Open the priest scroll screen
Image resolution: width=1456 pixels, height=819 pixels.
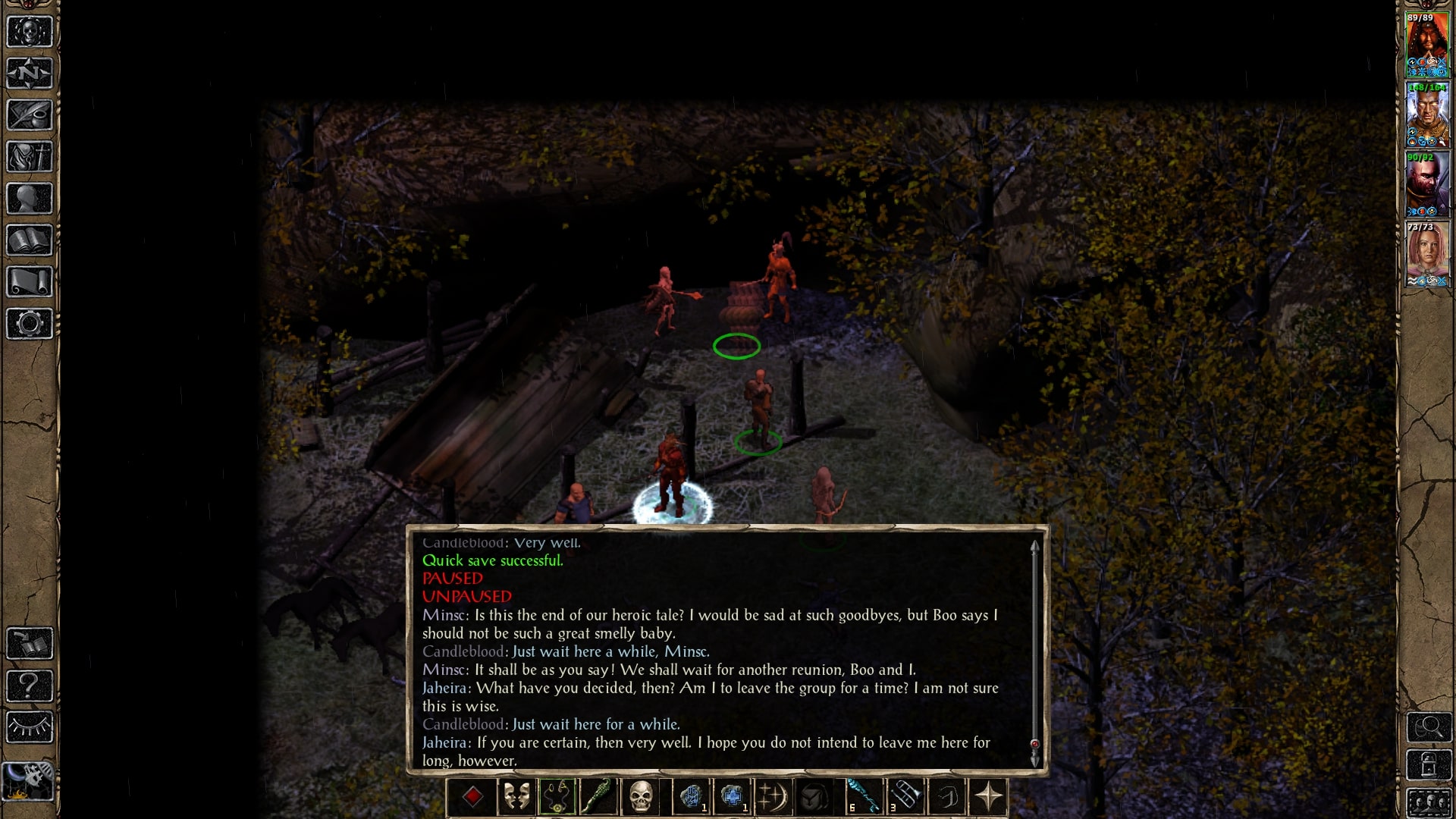pyautogui.click(x=30, y=282)
